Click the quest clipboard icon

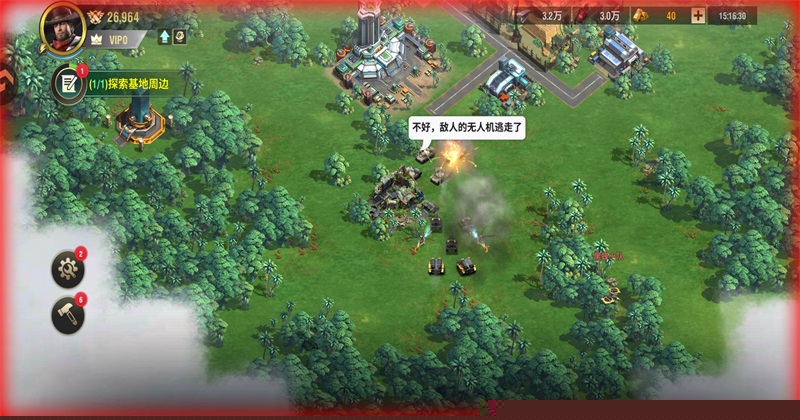[x=69, y=84]
